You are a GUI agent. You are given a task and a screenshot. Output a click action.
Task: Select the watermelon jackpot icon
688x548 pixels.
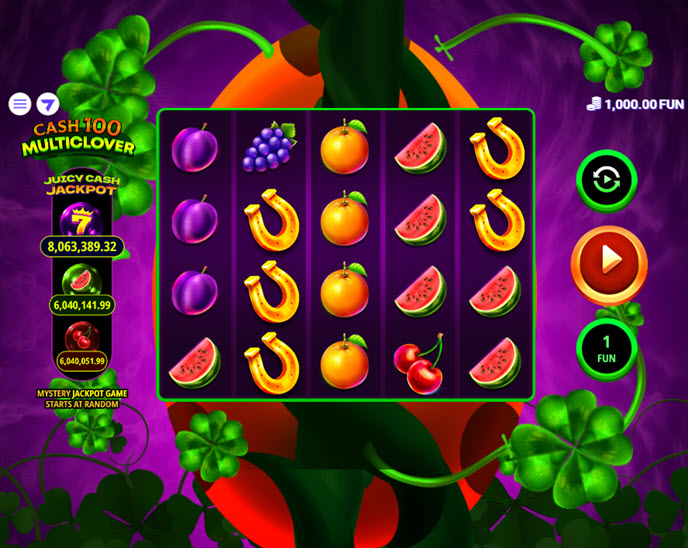coord(81,279)
